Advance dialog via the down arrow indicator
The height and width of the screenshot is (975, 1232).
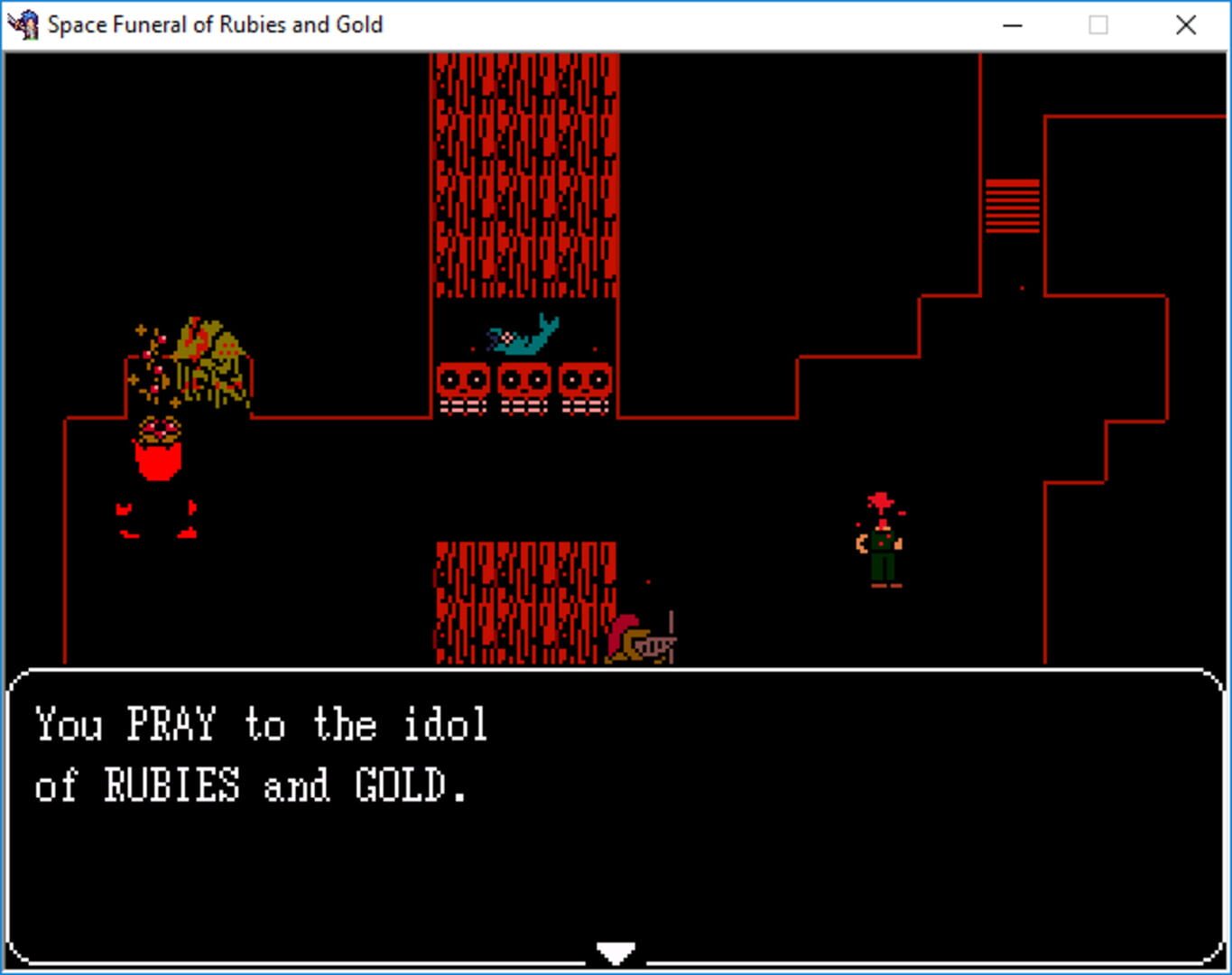pos(615,950)
